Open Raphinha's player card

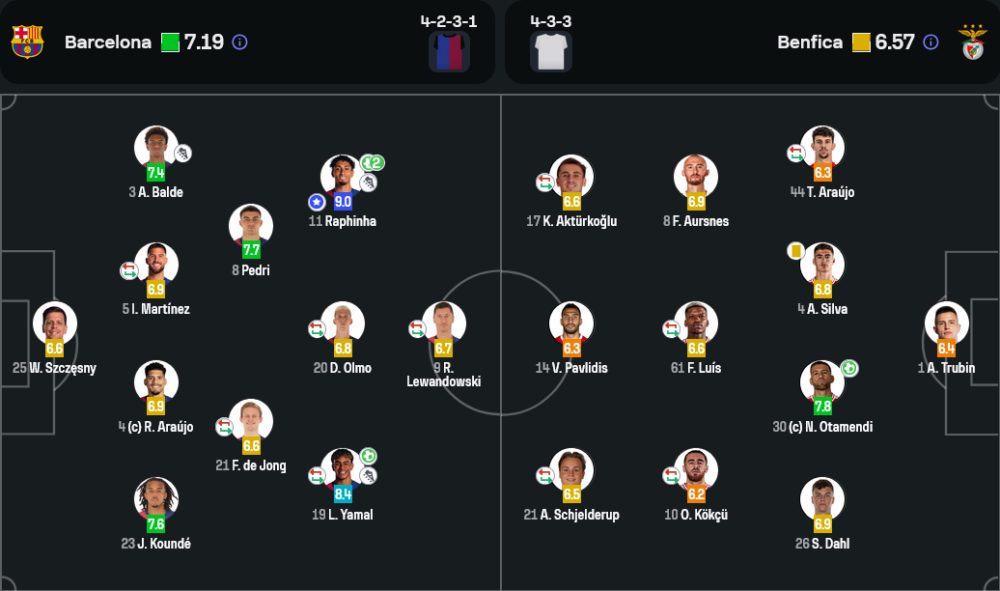click(342, 178)
